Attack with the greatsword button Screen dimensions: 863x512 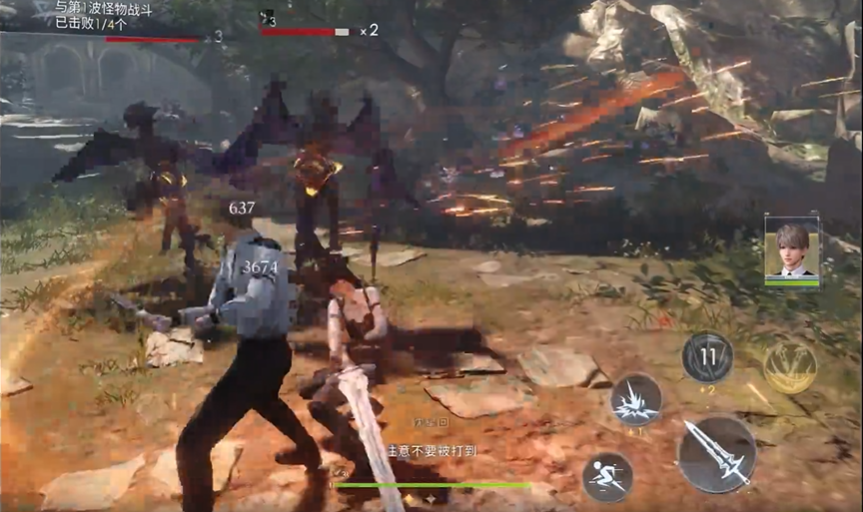[716, 455]
